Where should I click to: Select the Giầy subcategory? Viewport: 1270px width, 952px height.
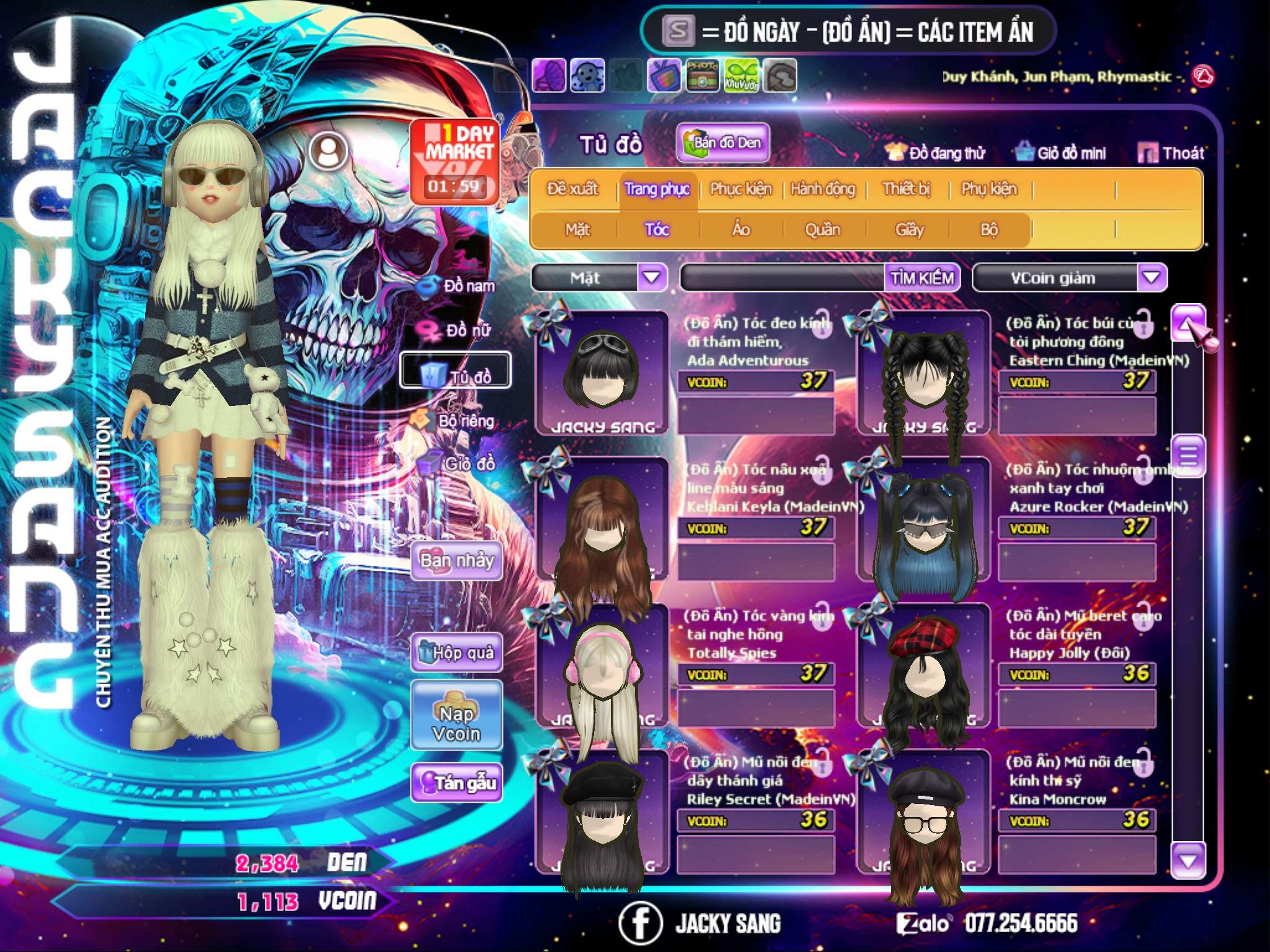coord(909,230)
